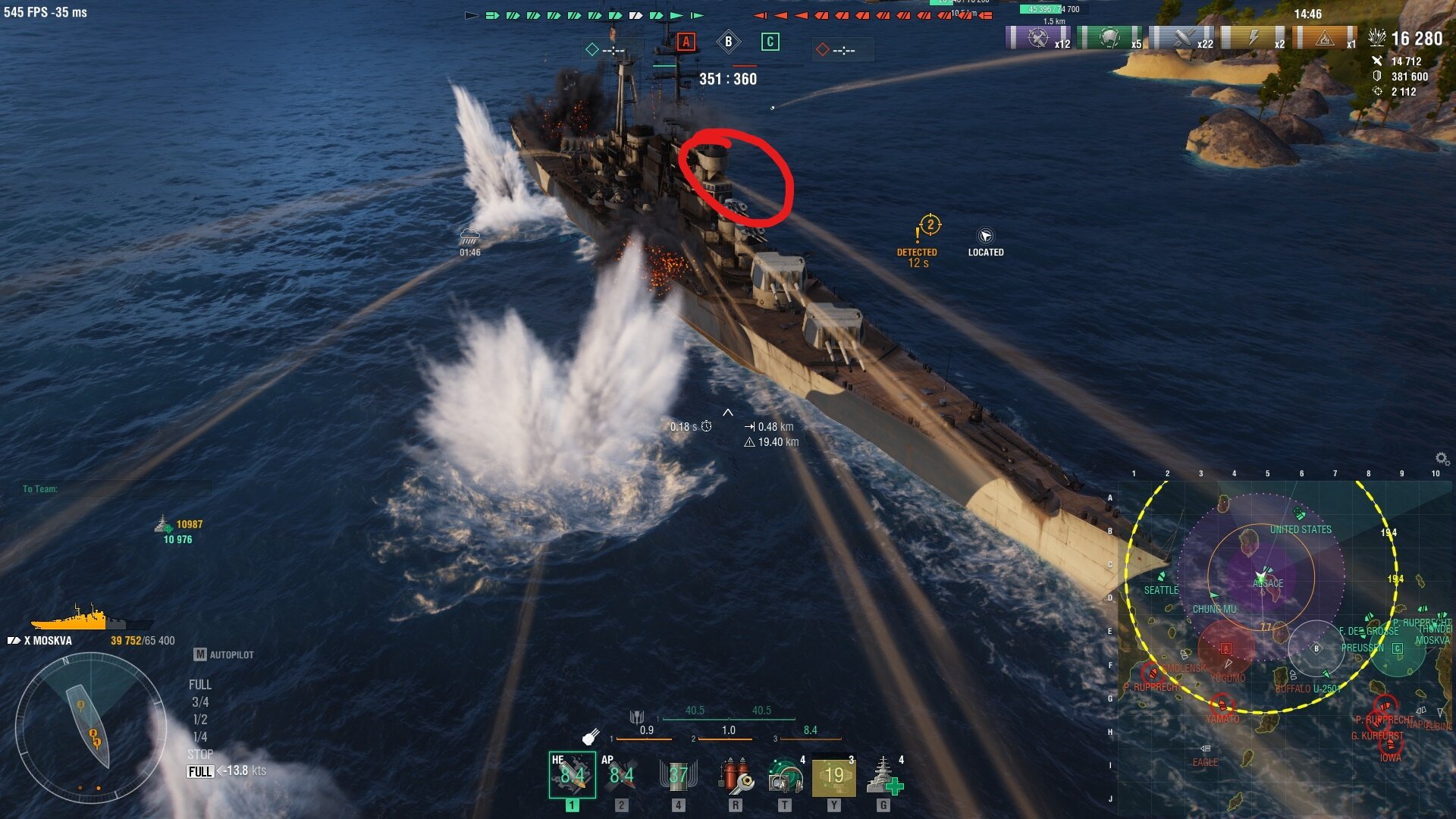1456x819 pixels.
Task: Focus the To Team chat input
Action: pos(114,489)
